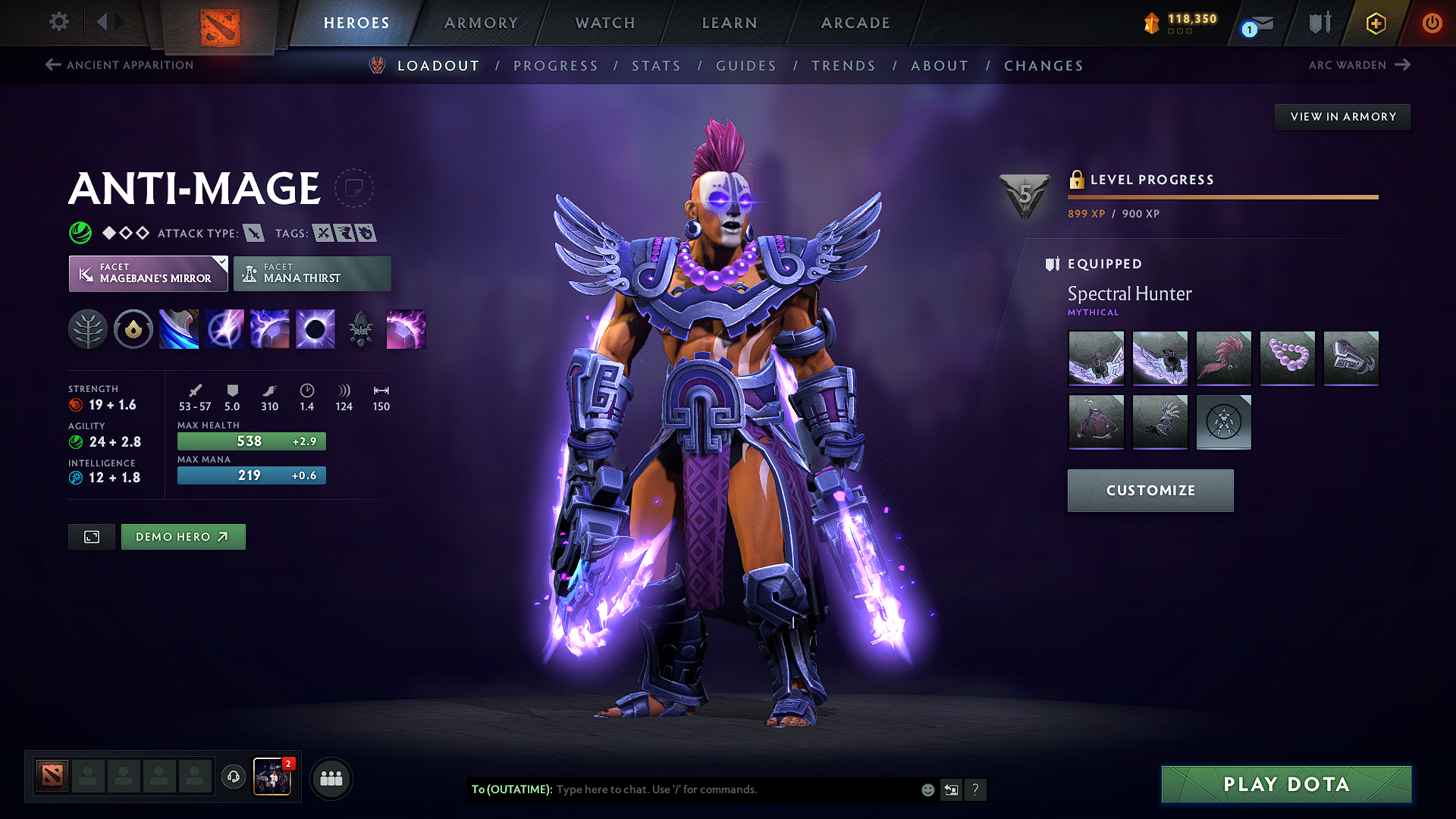
Task: Select the Mana Thirst facet
Action: point(312,273)
